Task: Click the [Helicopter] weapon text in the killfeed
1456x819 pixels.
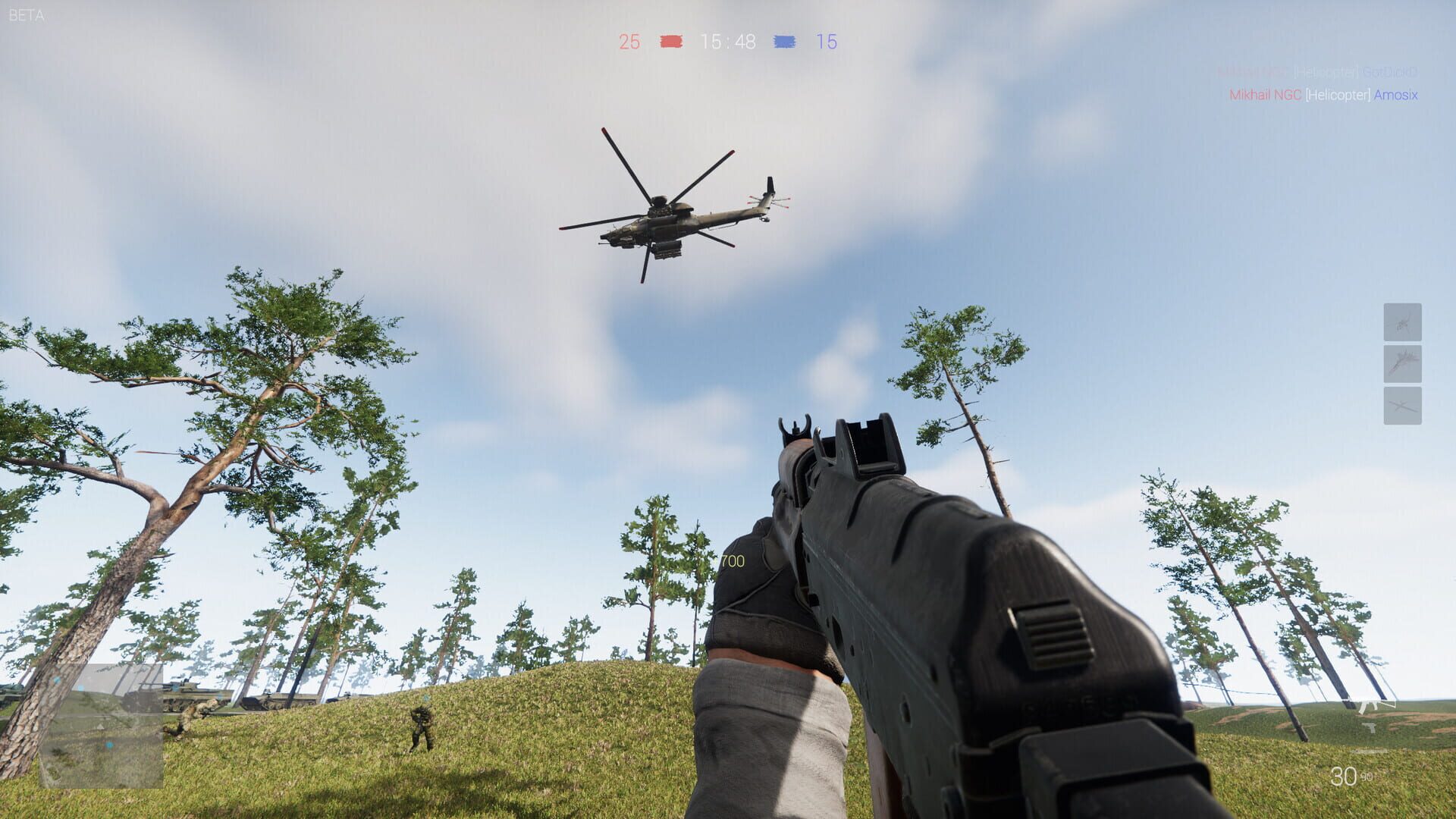Action: (x=1338, y=96)
